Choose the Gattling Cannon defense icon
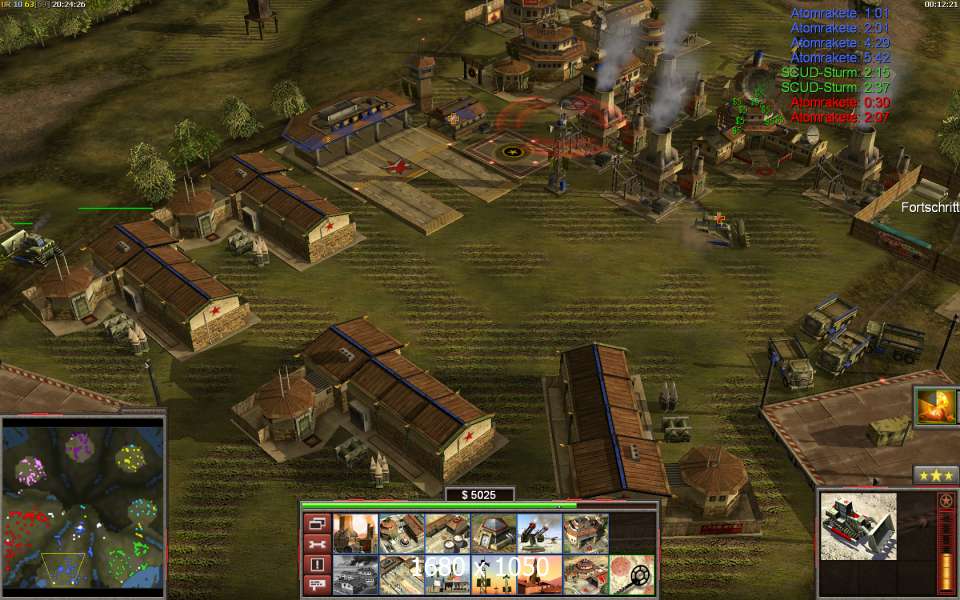Image resolution: width=960 pixels, height=600 pixels. click(539, 533)
